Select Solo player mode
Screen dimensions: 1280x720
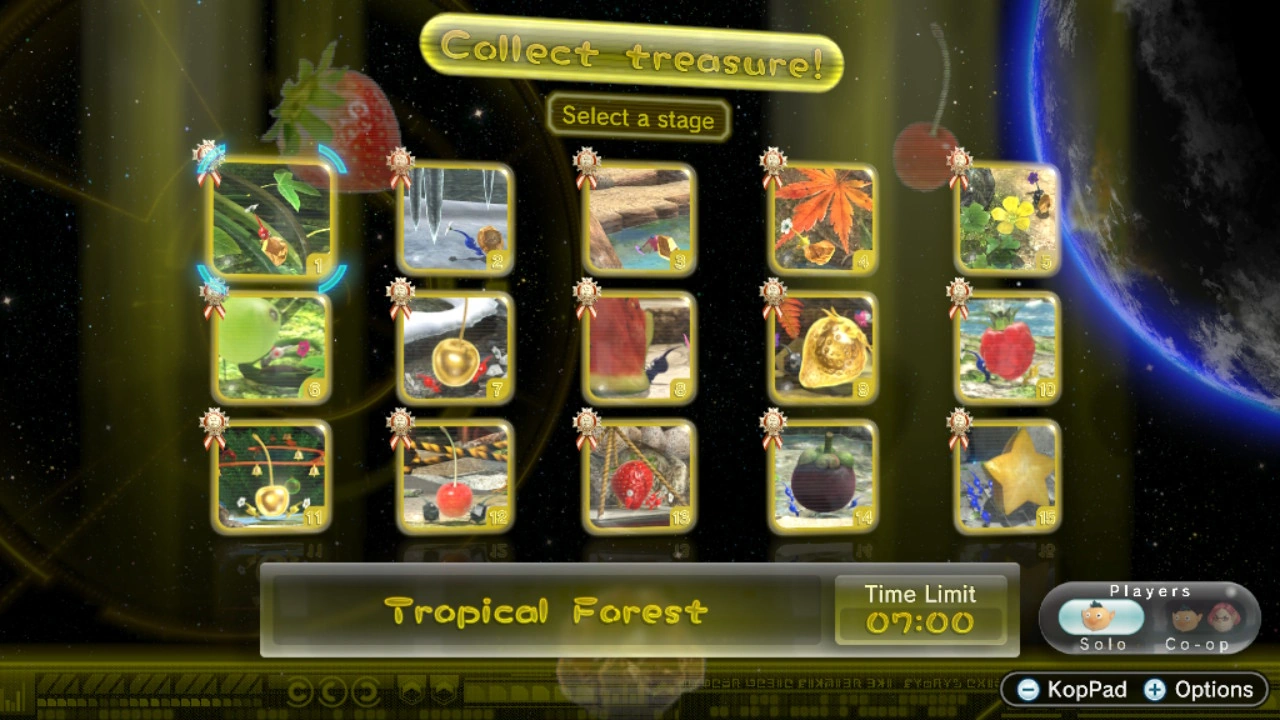[x=1103, y=618]
